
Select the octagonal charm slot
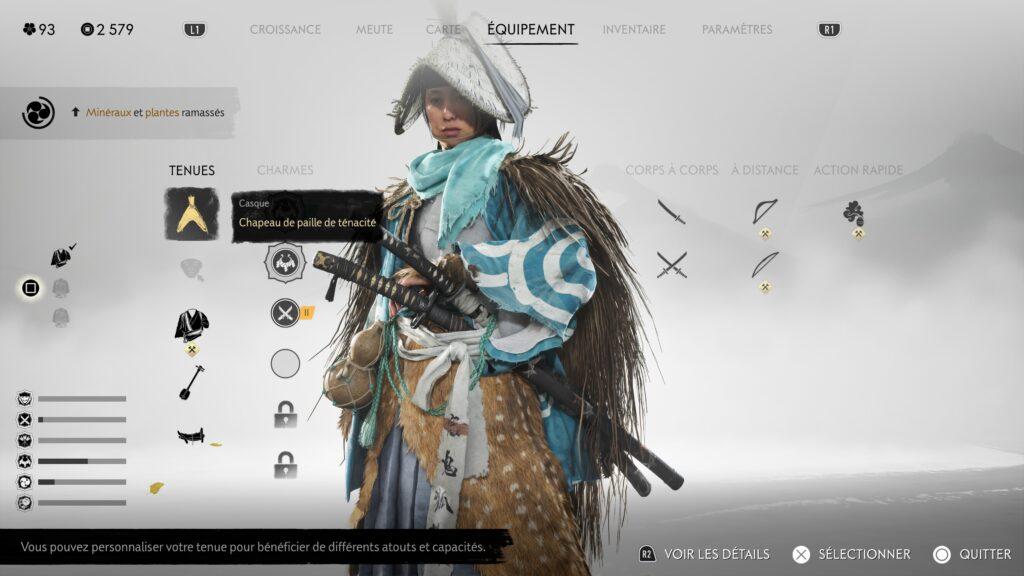[286, 263]
